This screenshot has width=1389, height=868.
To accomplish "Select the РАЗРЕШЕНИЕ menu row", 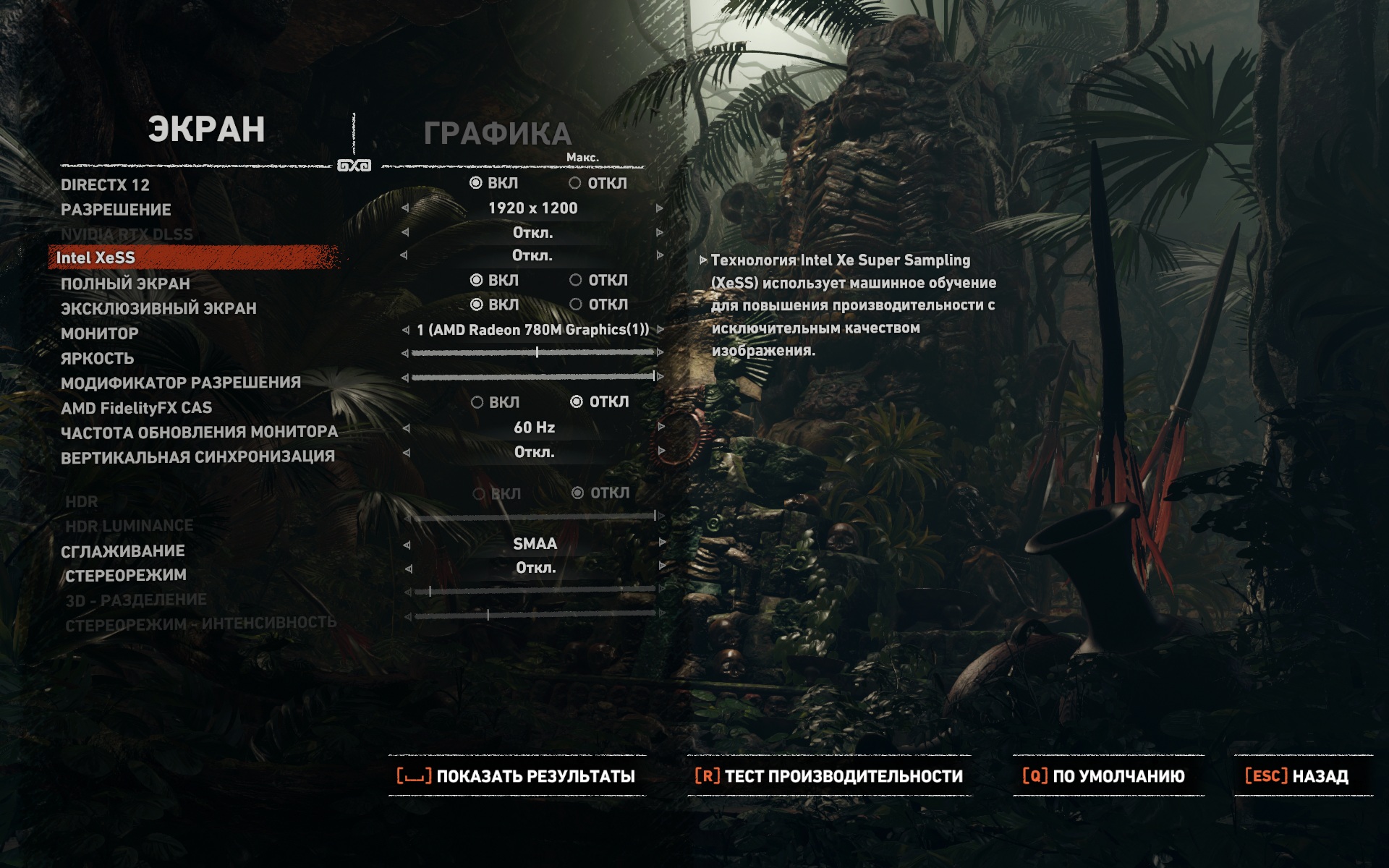I will [x=116, y=210].
